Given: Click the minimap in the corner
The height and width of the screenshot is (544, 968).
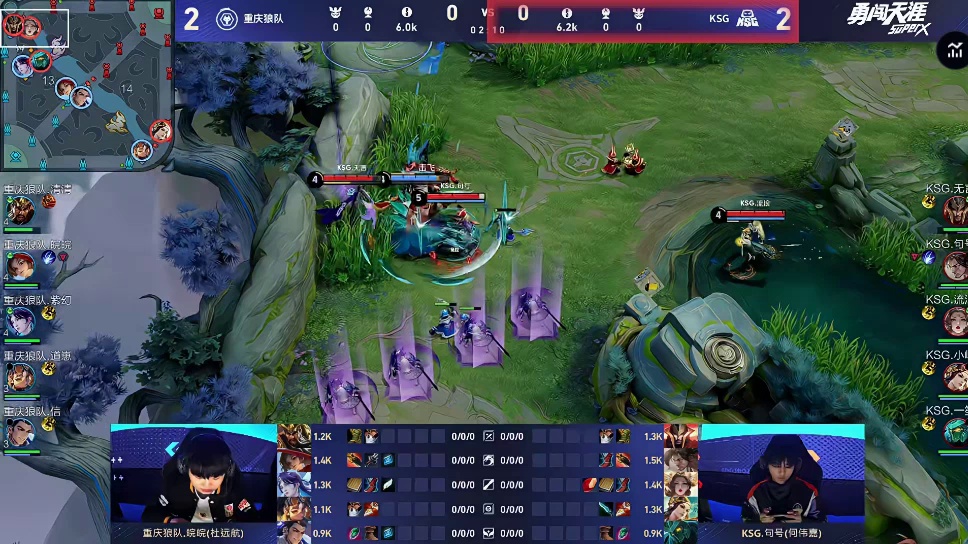Looking at the screenshot, I should 87,86.
